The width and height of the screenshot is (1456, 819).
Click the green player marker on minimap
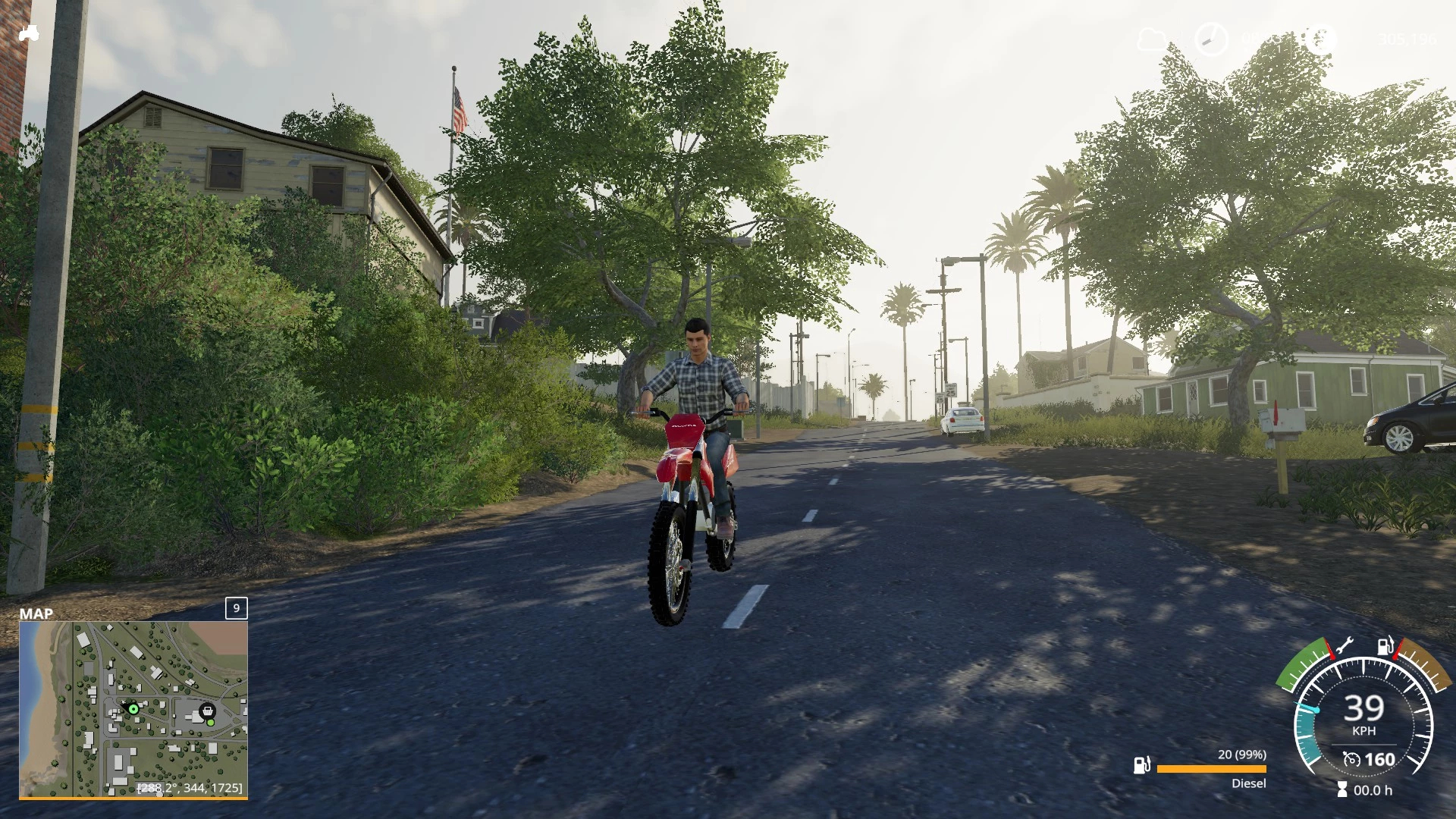coord(133,709)
